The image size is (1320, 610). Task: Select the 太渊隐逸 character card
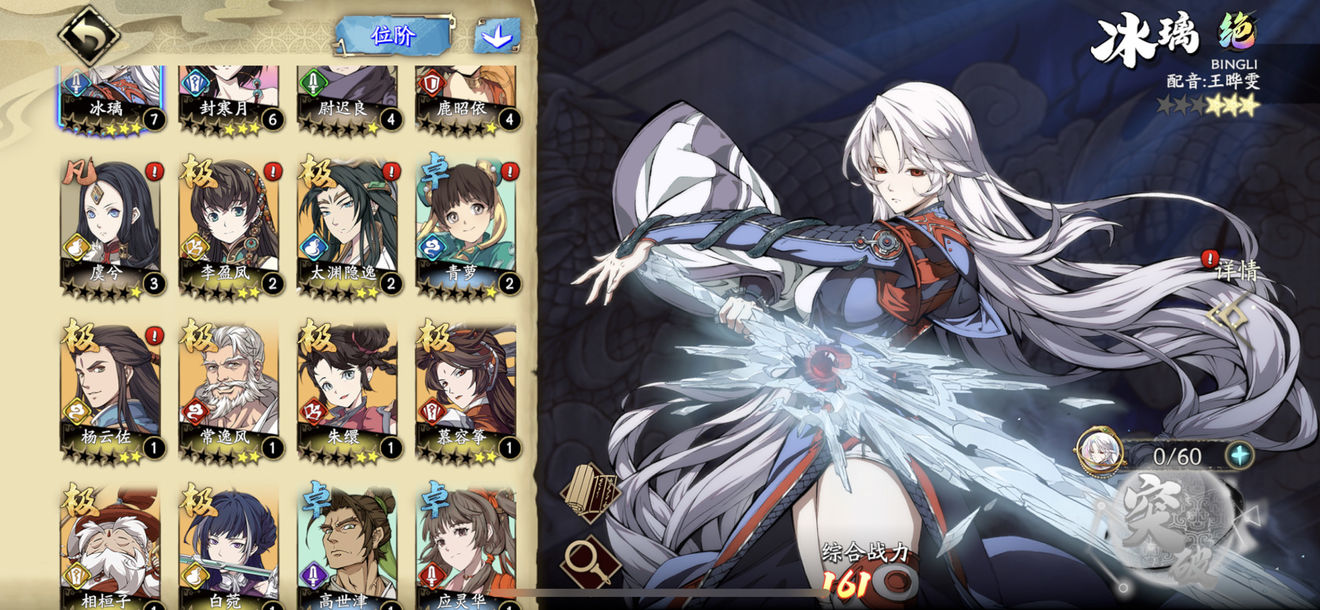tap(346, 227)
